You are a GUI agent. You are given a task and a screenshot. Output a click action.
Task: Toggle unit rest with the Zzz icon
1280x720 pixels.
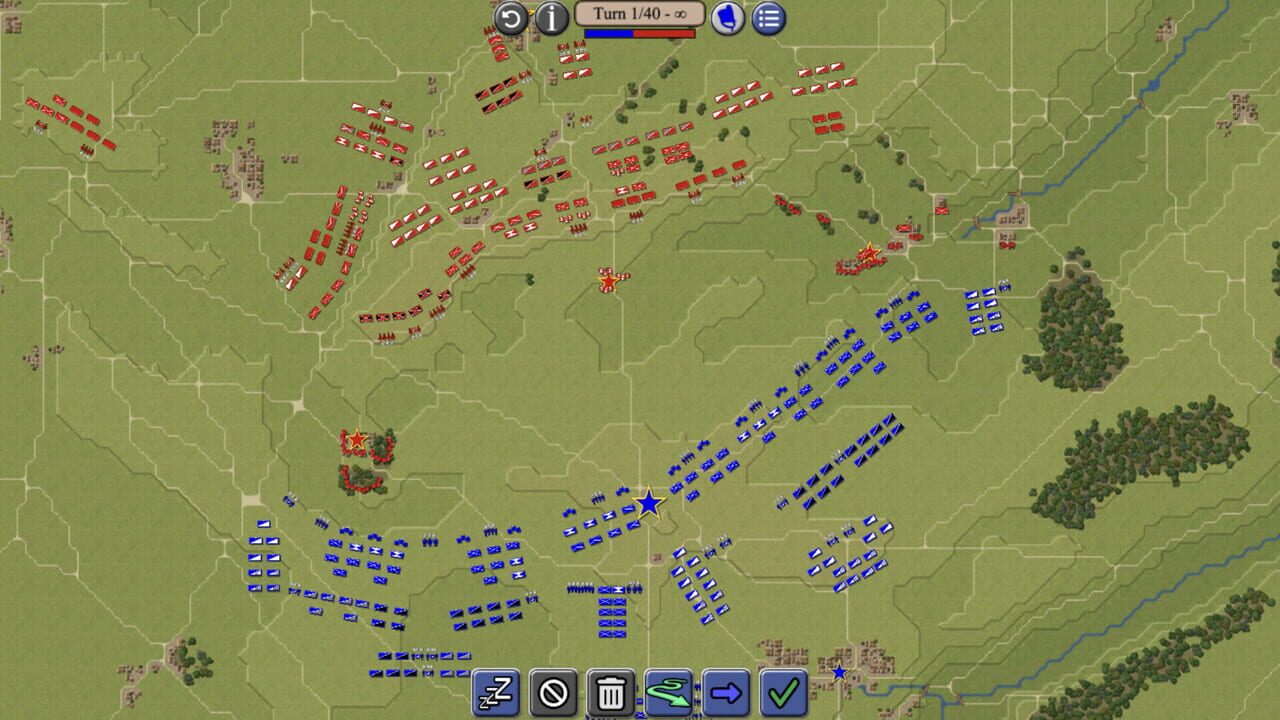494,692
